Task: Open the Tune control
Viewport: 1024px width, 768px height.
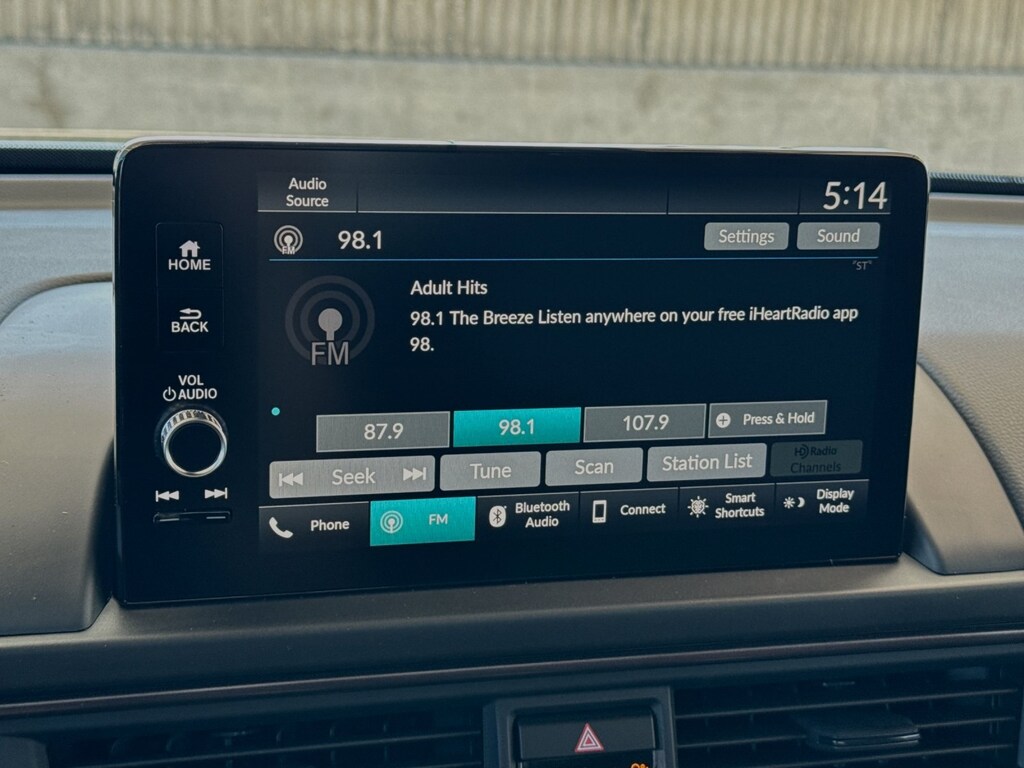Action: (x=490, y=471)
